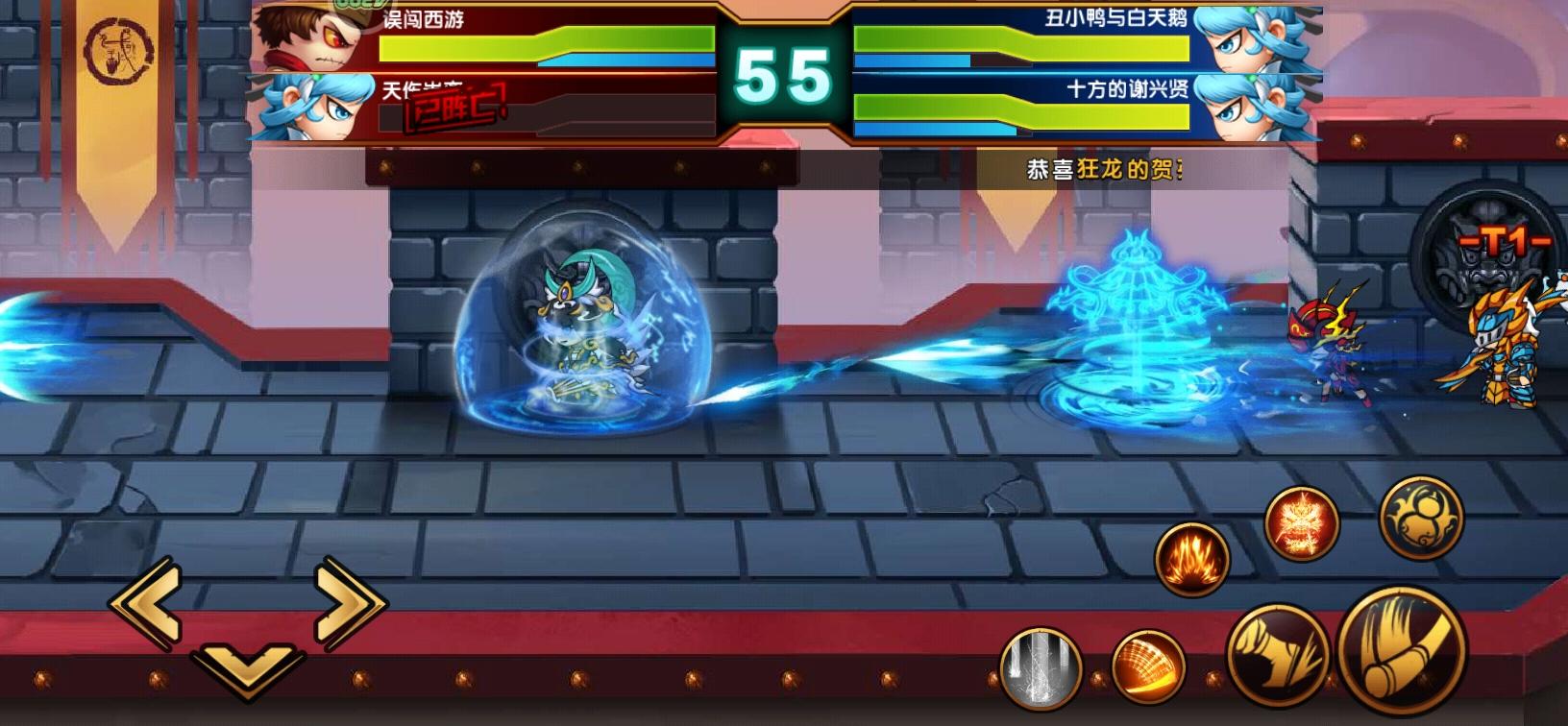Tap the avatar of 十方的谢兴贤
This screenshot has width=1568, height=726.
pyautogui.click(x=1248, y=106)
